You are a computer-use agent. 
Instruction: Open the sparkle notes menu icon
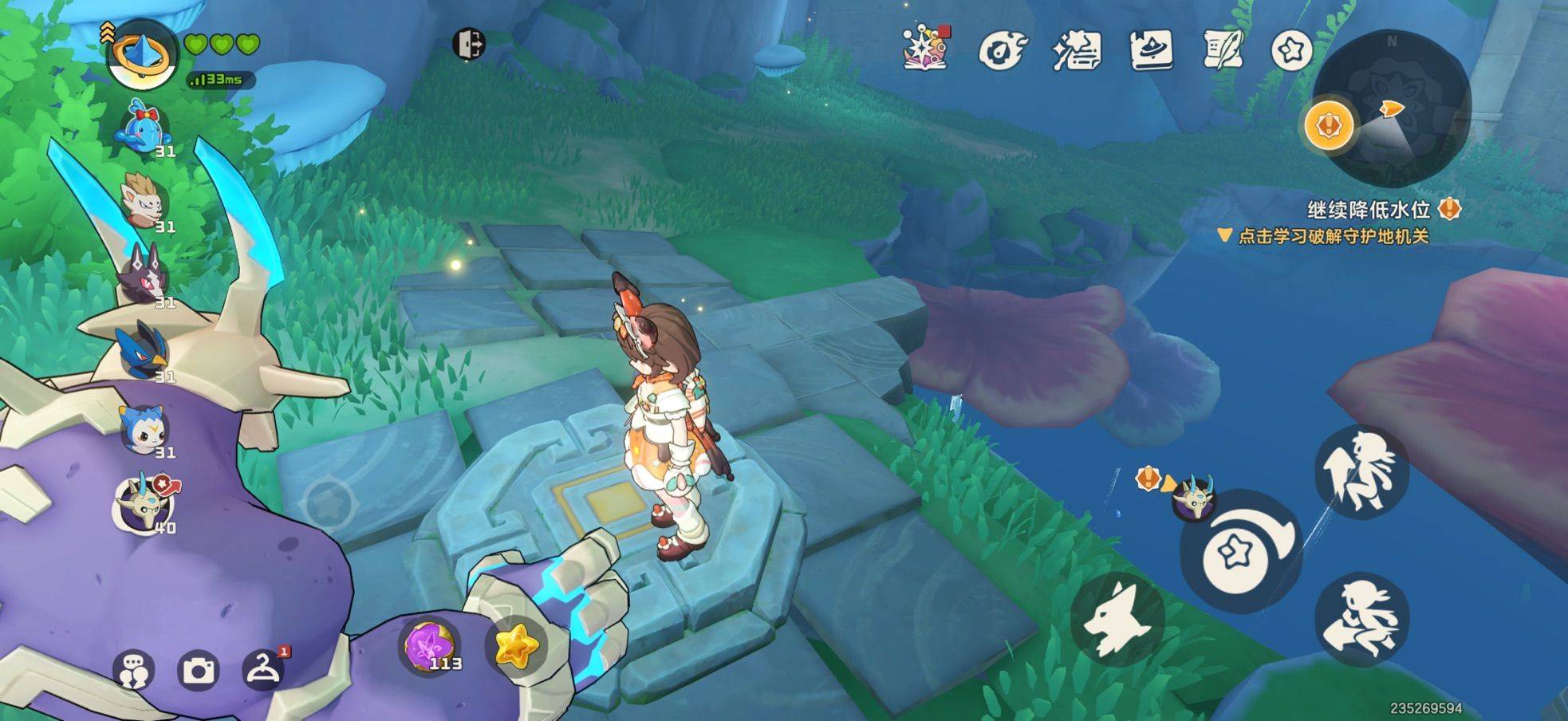coord(1076,50)
